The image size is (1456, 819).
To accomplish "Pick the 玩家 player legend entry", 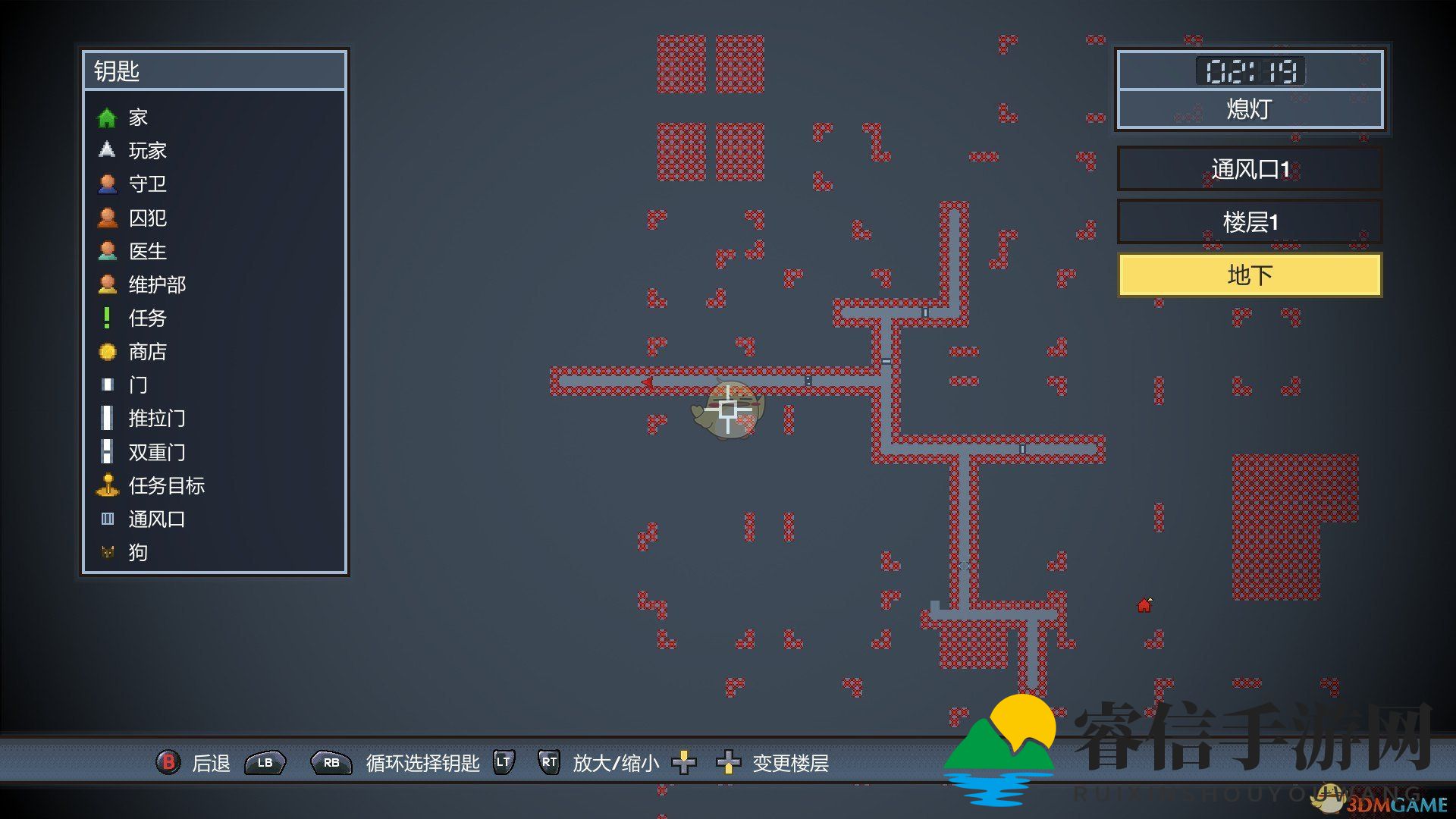I will pyautogui.click(x=146, y=151).
